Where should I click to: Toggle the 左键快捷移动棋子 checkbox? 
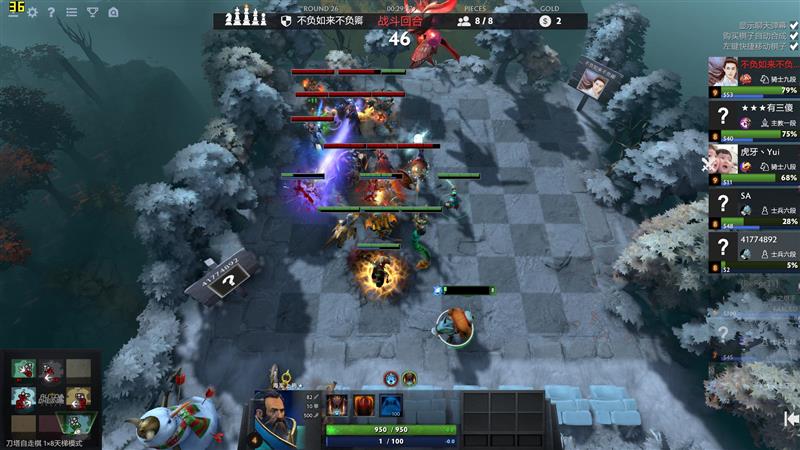(793, 46)
